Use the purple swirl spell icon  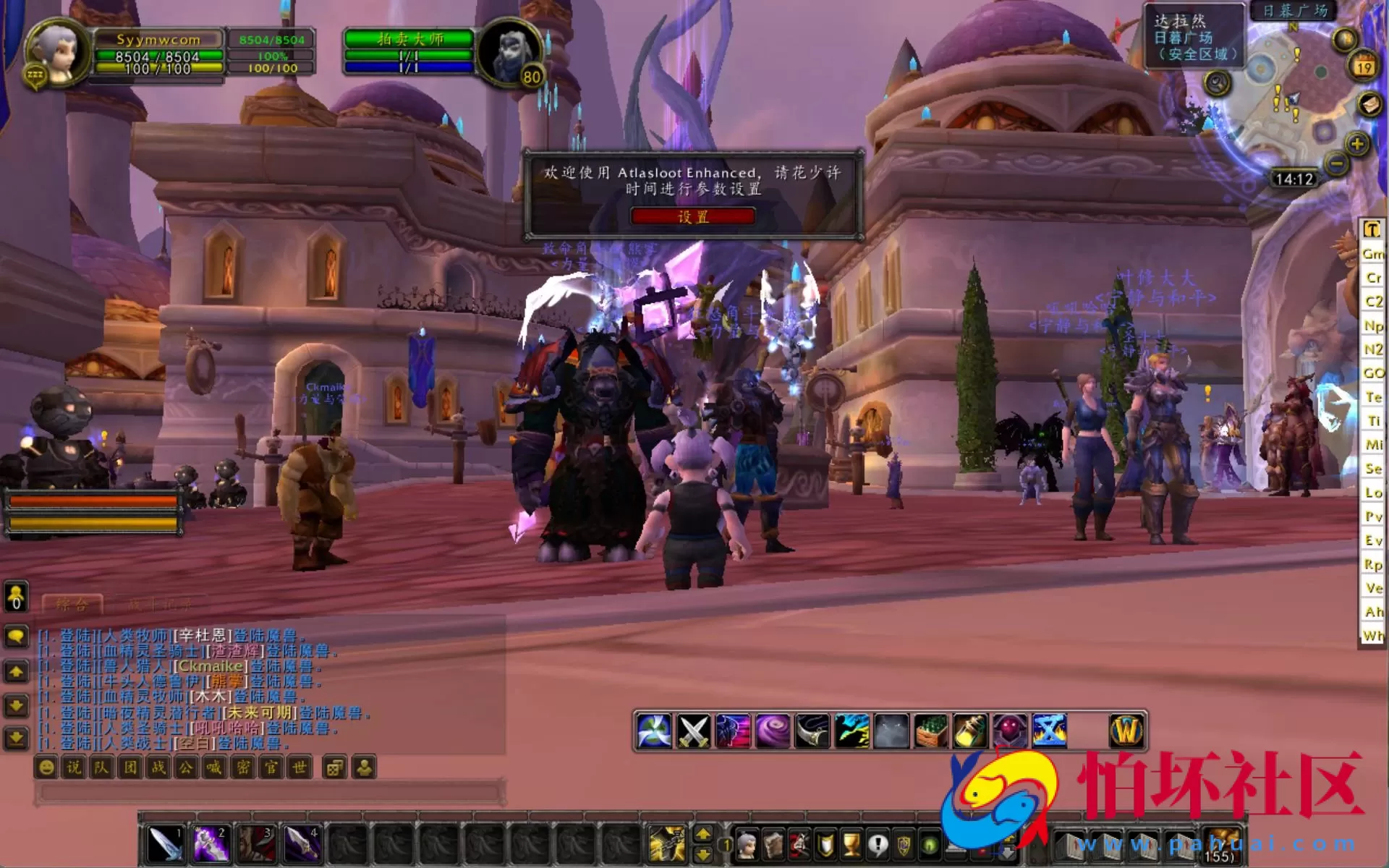(772, 731)
